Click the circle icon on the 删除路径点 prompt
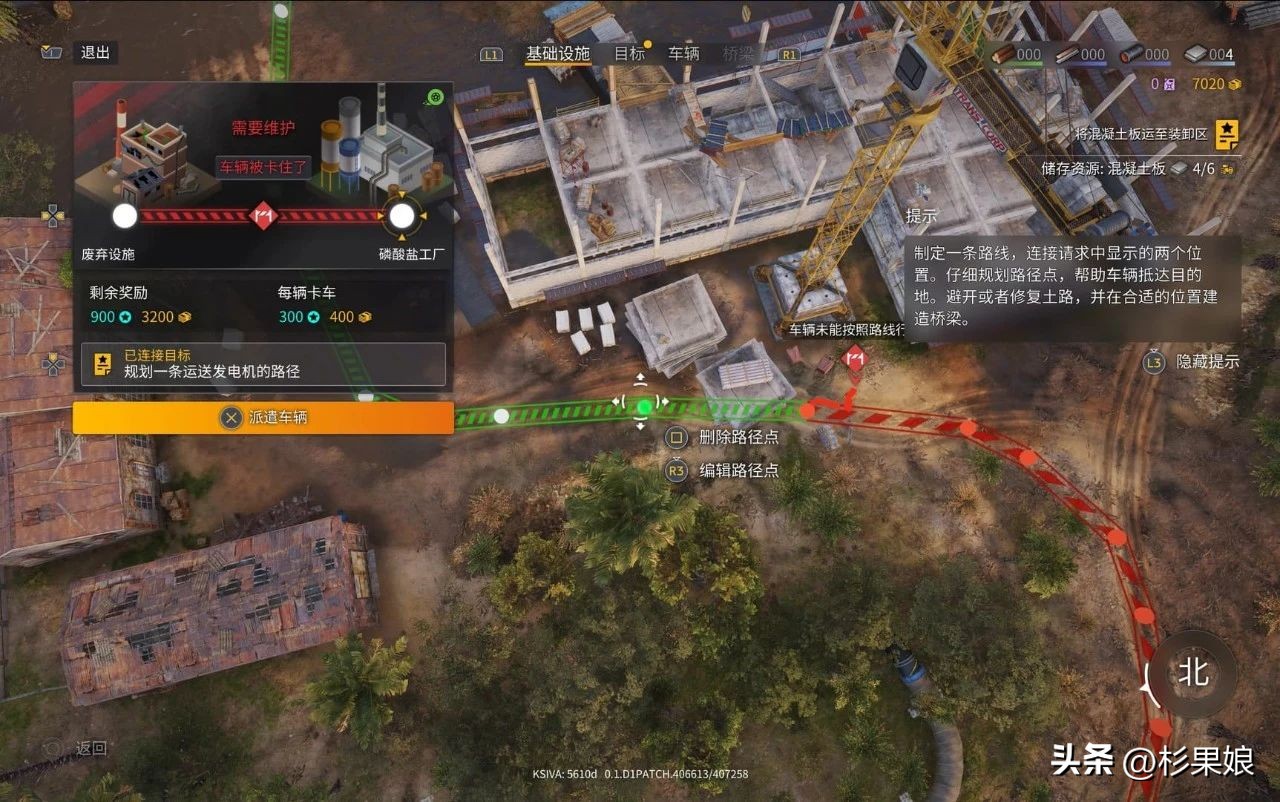Screen dimensions: 1280x802 pos(677,438)
